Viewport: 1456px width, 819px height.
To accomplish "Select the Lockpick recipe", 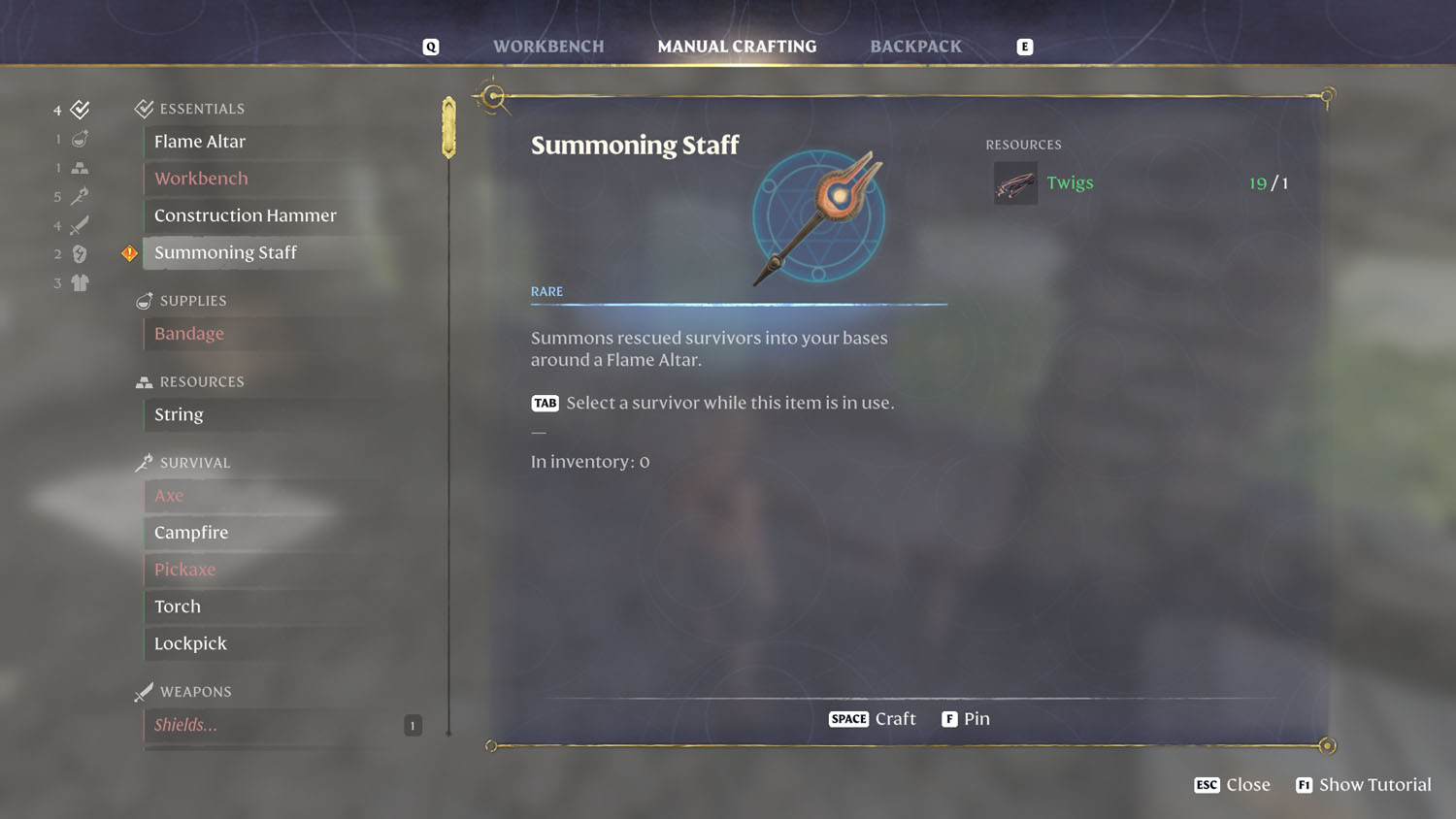I will (190, 643).
